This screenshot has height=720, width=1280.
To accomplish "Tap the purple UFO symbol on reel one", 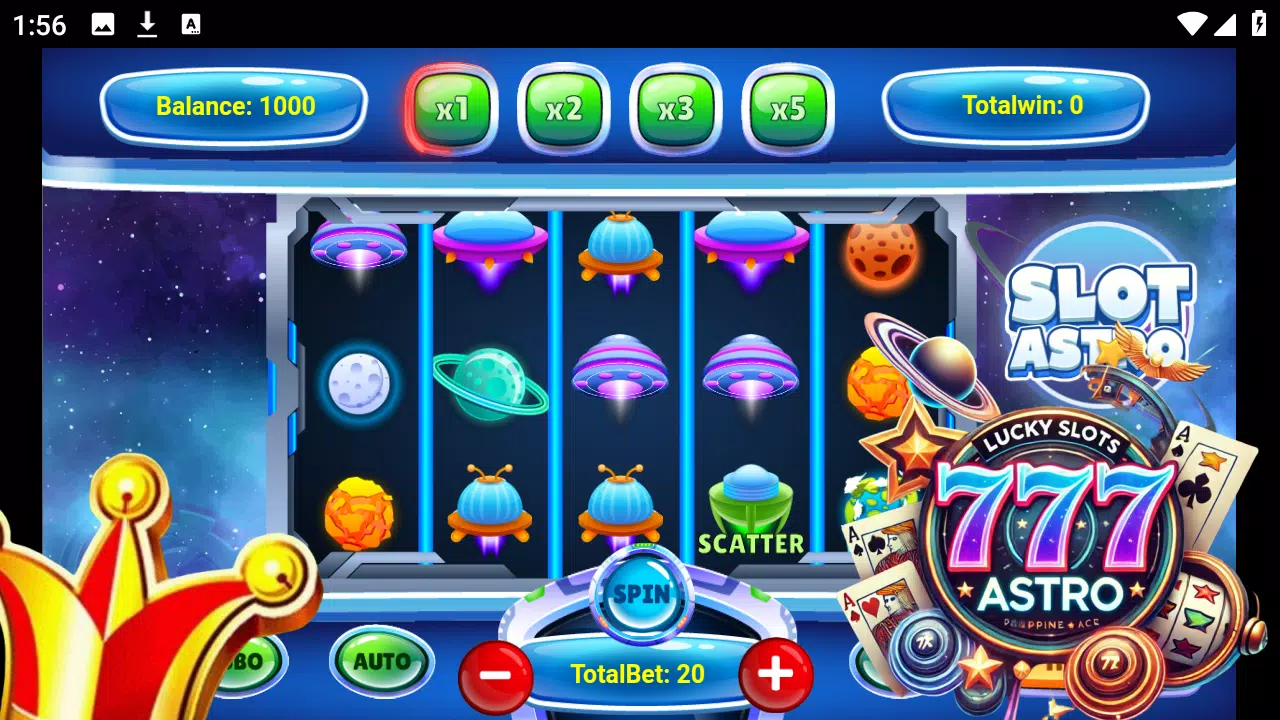I will click(x=360, y=245).
